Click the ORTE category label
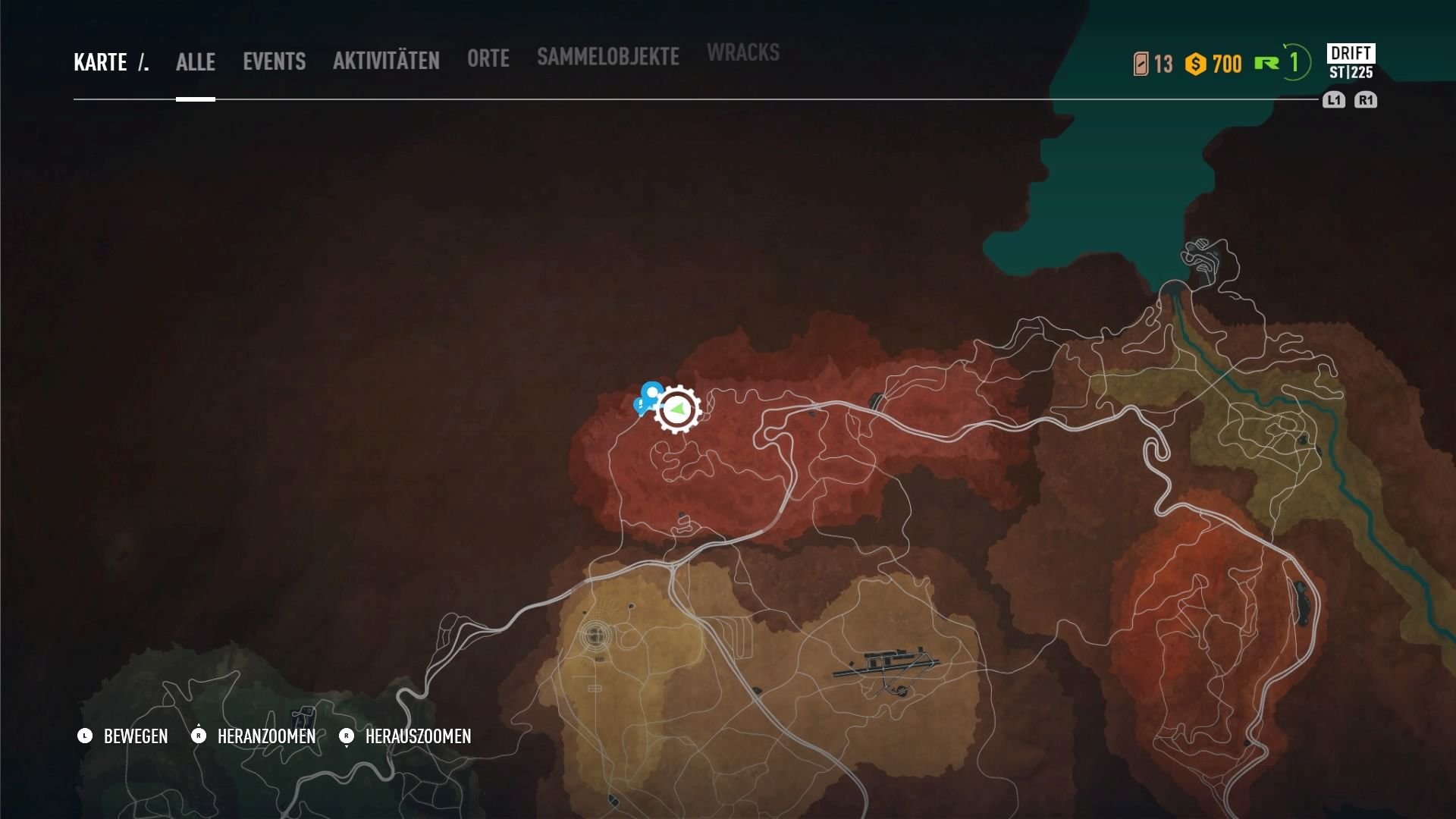 488,58
